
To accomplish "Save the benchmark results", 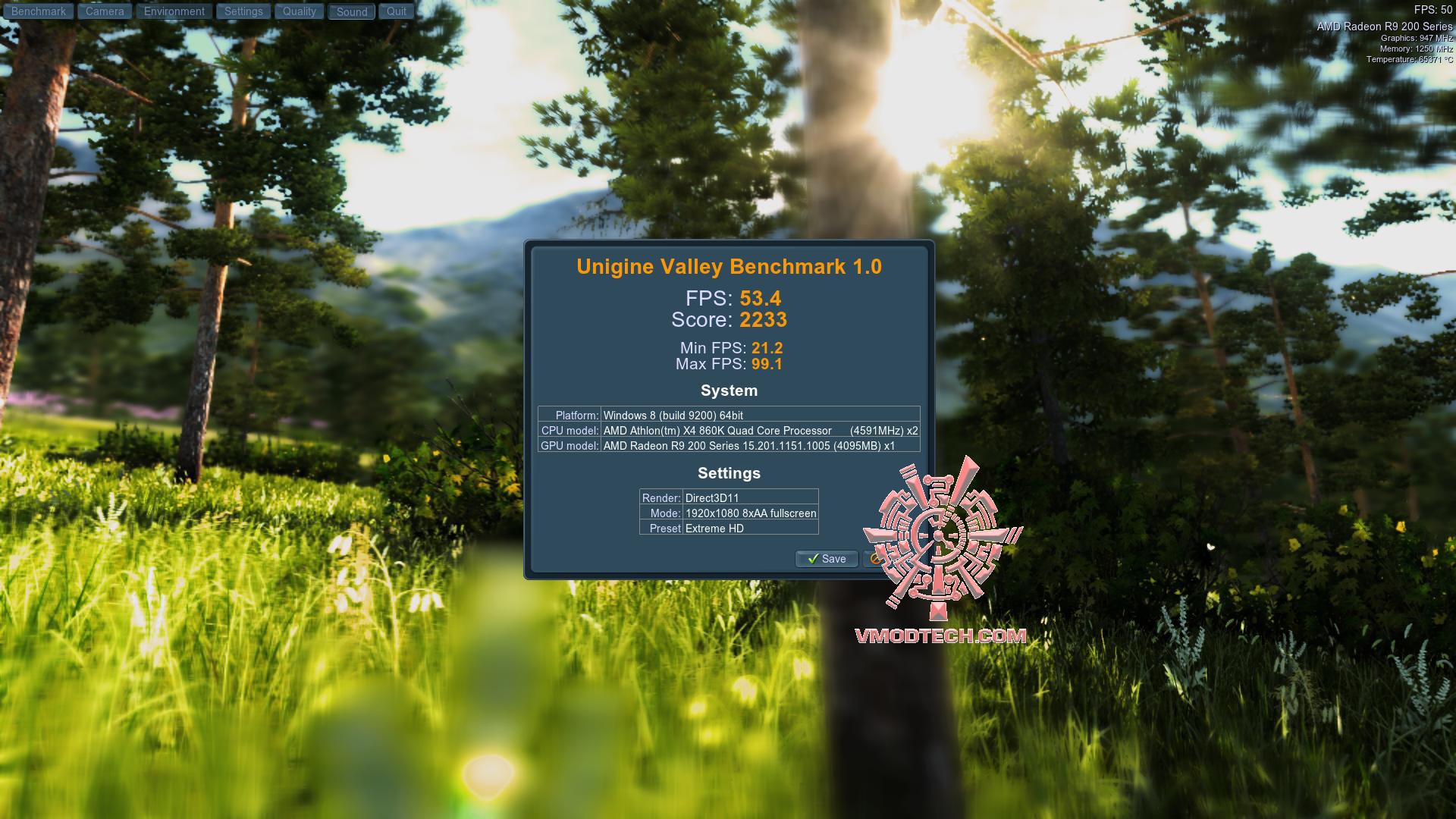I will [x=827, y=559].
